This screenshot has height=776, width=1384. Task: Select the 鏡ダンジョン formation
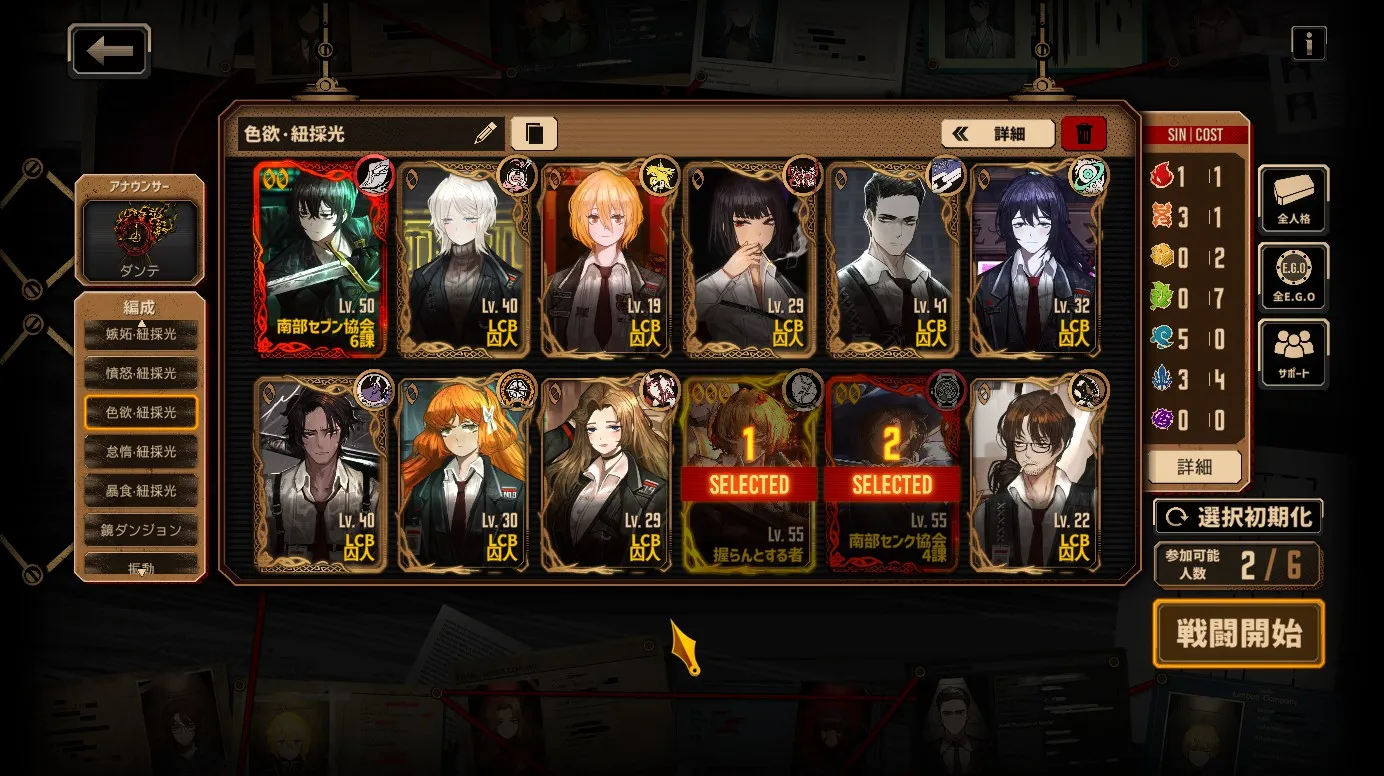141,530
